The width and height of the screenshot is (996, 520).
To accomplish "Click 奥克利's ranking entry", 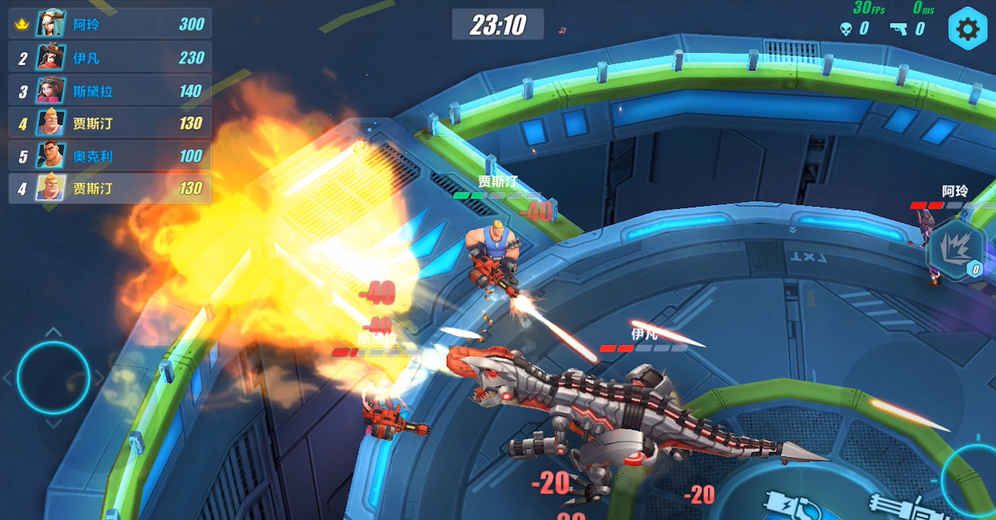I will click(110, 155).
